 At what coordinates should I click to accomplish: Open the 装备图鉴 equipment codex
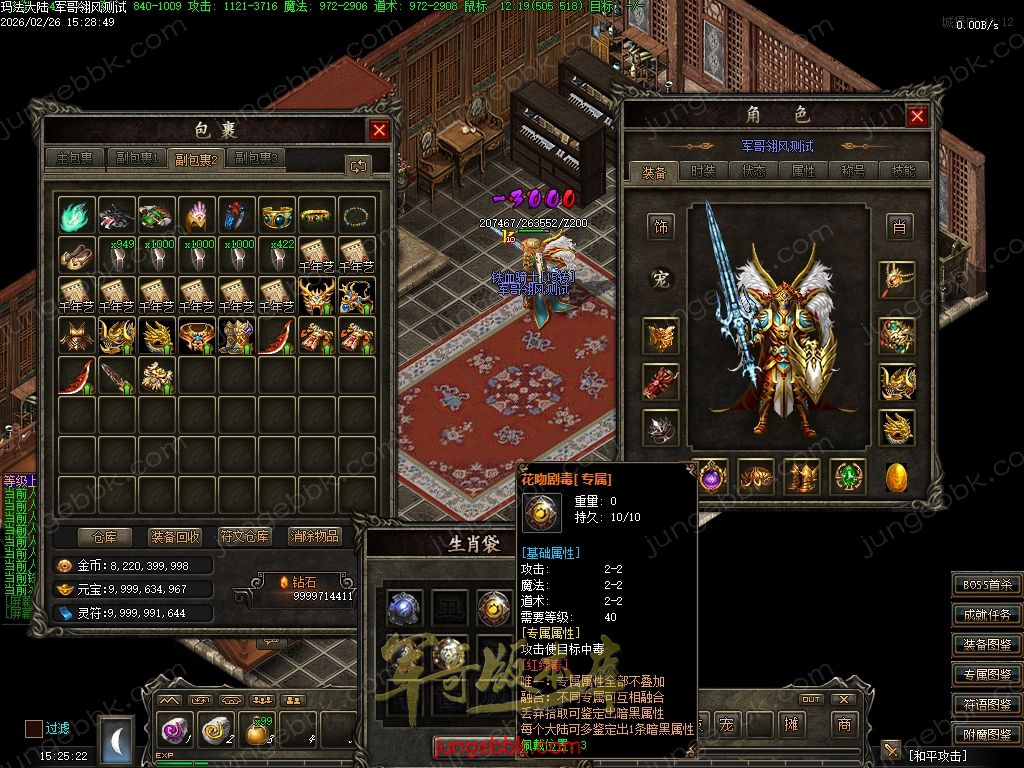(x=986, y=645)
